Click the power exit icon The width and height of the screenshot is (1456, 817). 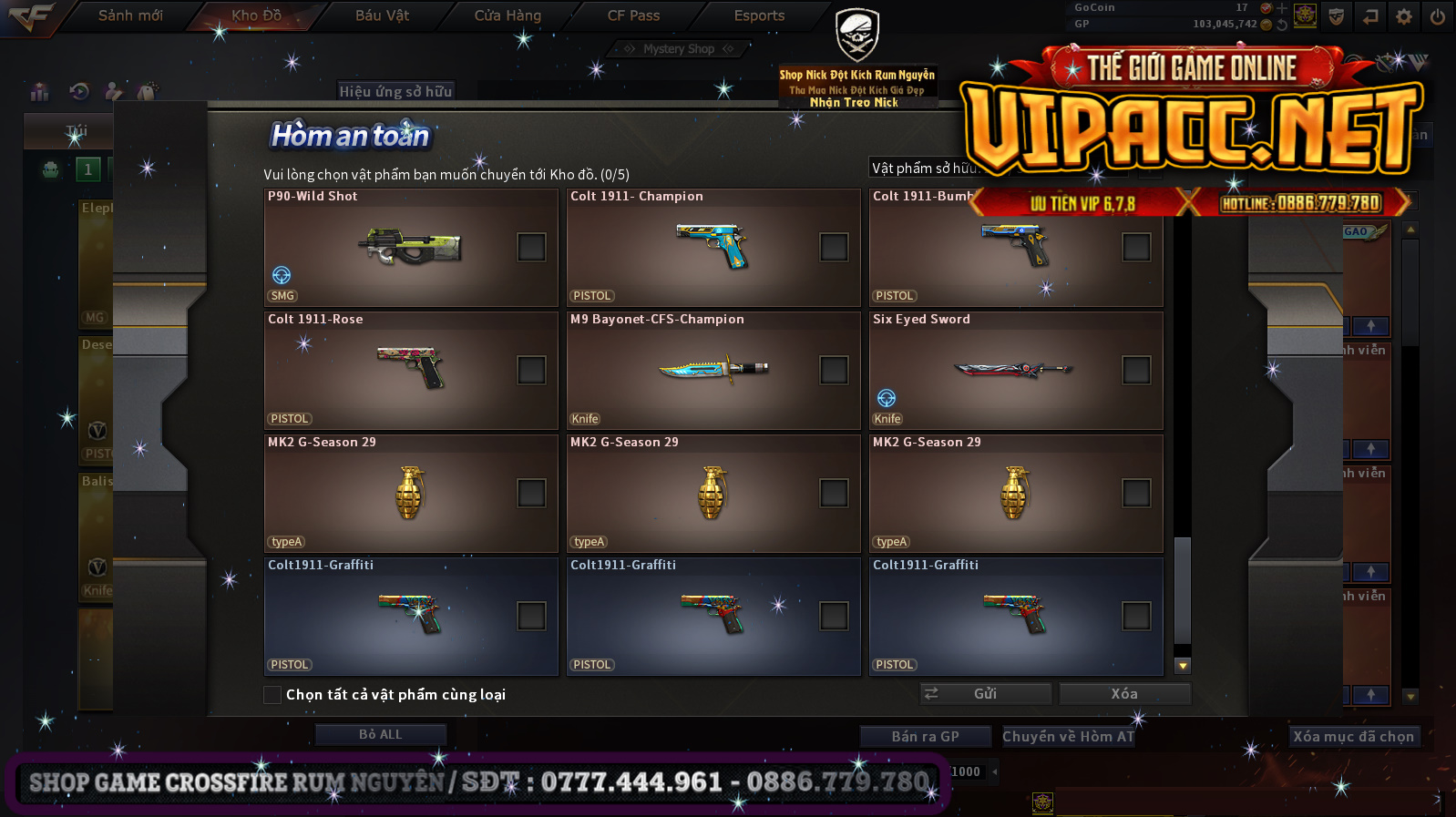(x=1438, y=16)
